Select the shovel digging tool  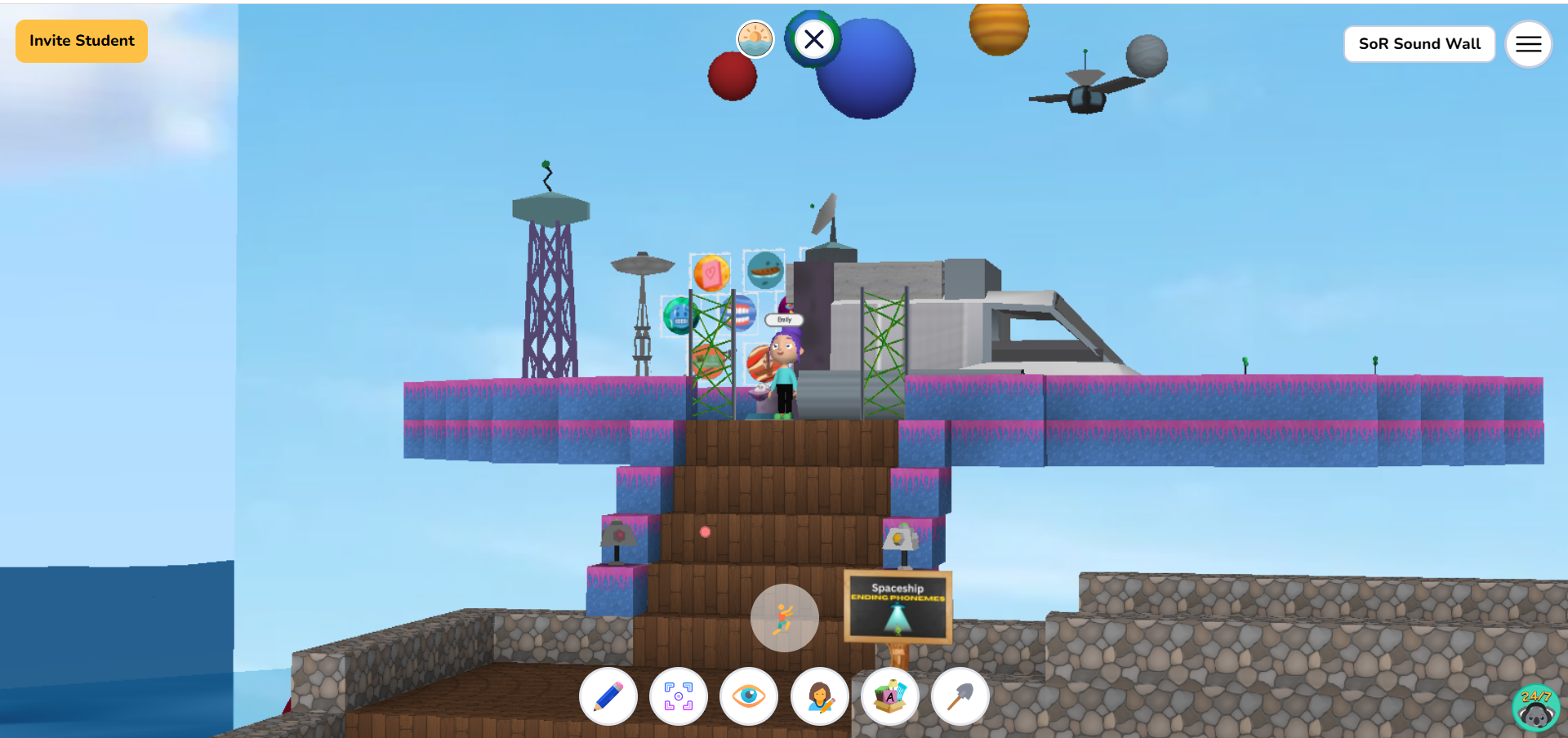(960, 696)
